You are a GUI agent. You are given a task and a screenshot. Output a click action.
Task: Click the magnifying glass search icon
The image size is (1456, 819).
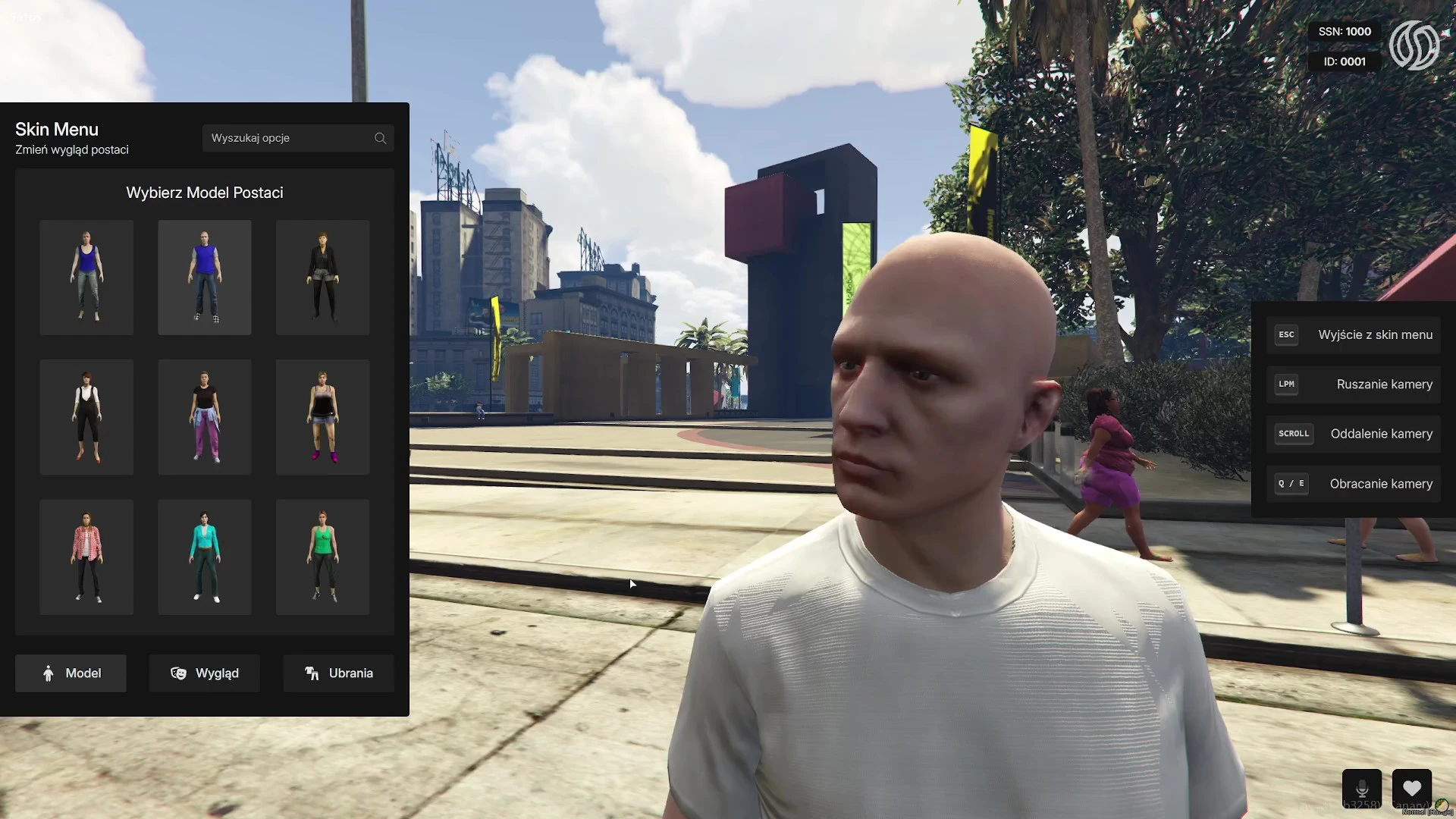point(381,138)
